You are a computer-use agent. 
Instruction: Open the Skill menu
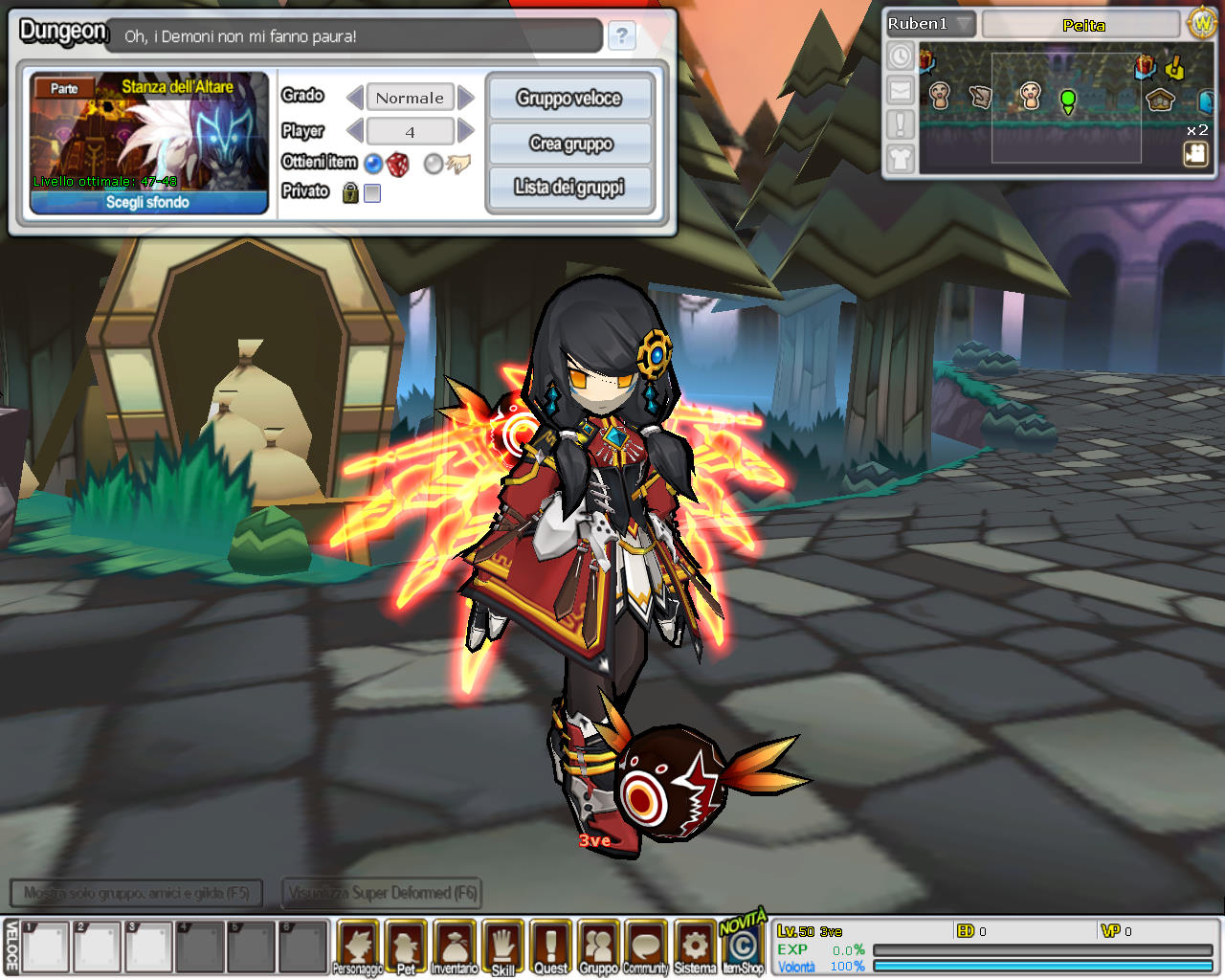coord(502,947)
